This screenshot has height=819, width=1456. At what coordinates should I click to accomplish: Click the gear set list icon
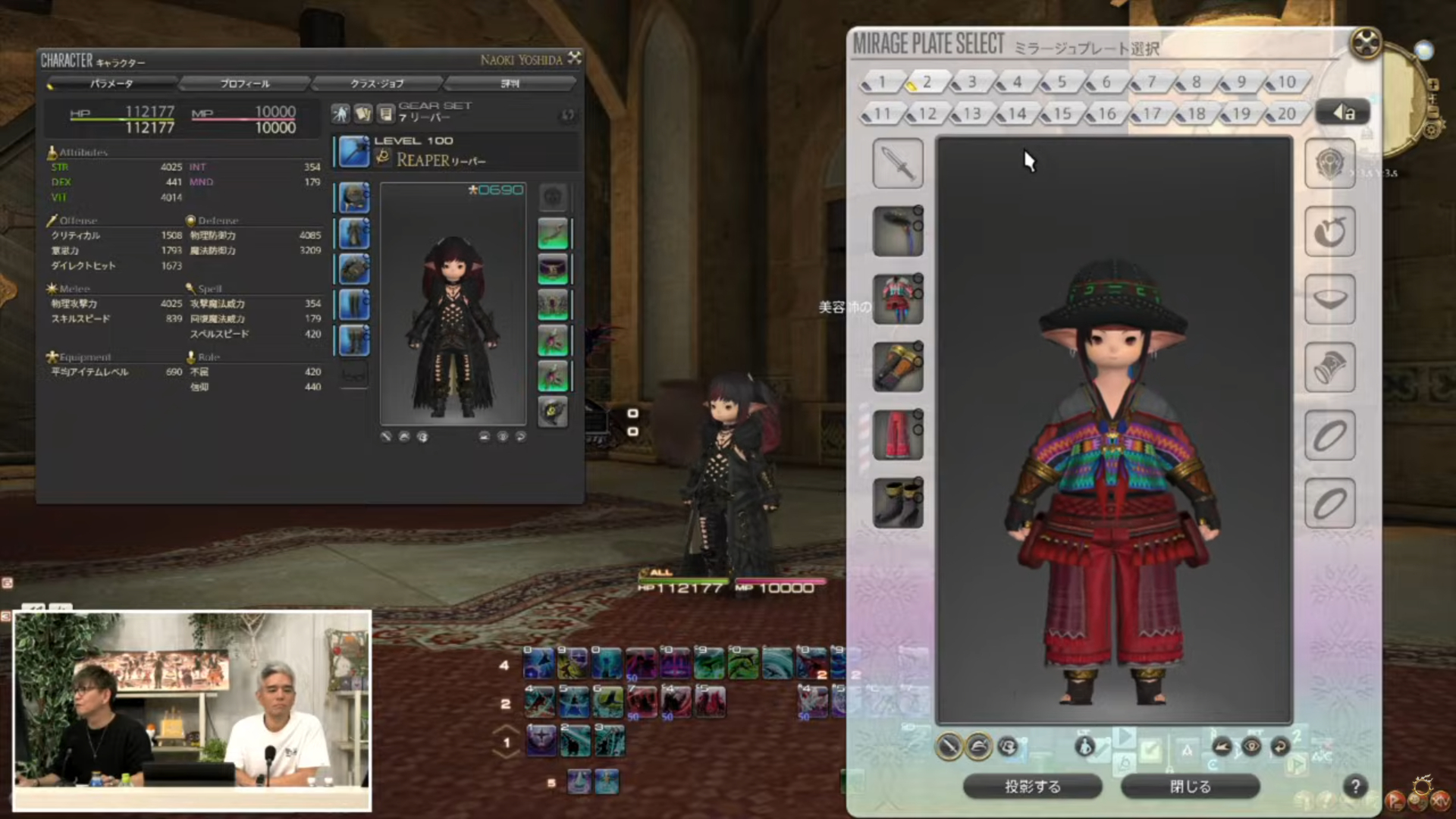[x=385, y=113]
